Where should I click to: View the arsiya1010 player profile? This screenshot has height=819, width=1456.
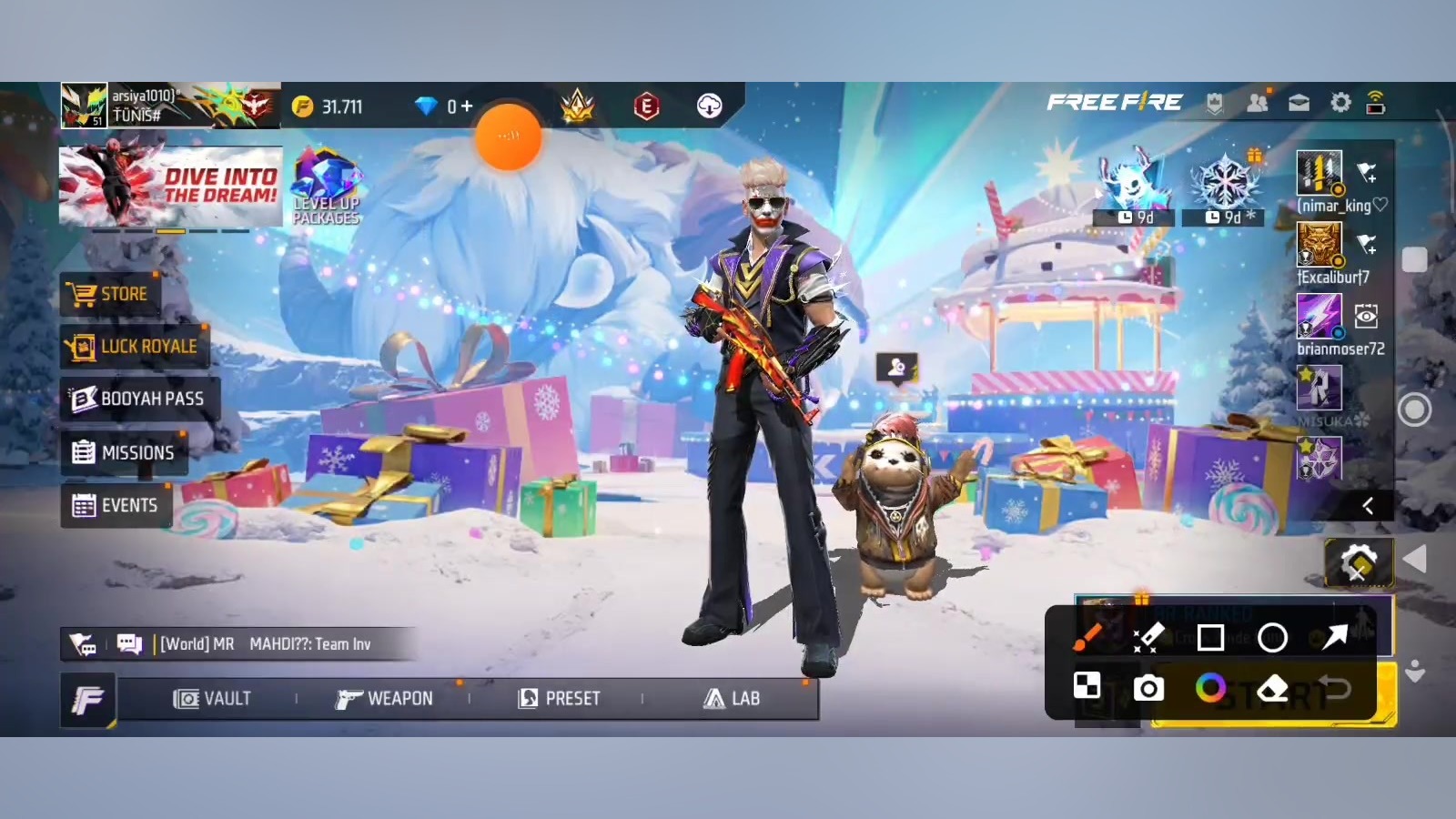coord(85,106)
